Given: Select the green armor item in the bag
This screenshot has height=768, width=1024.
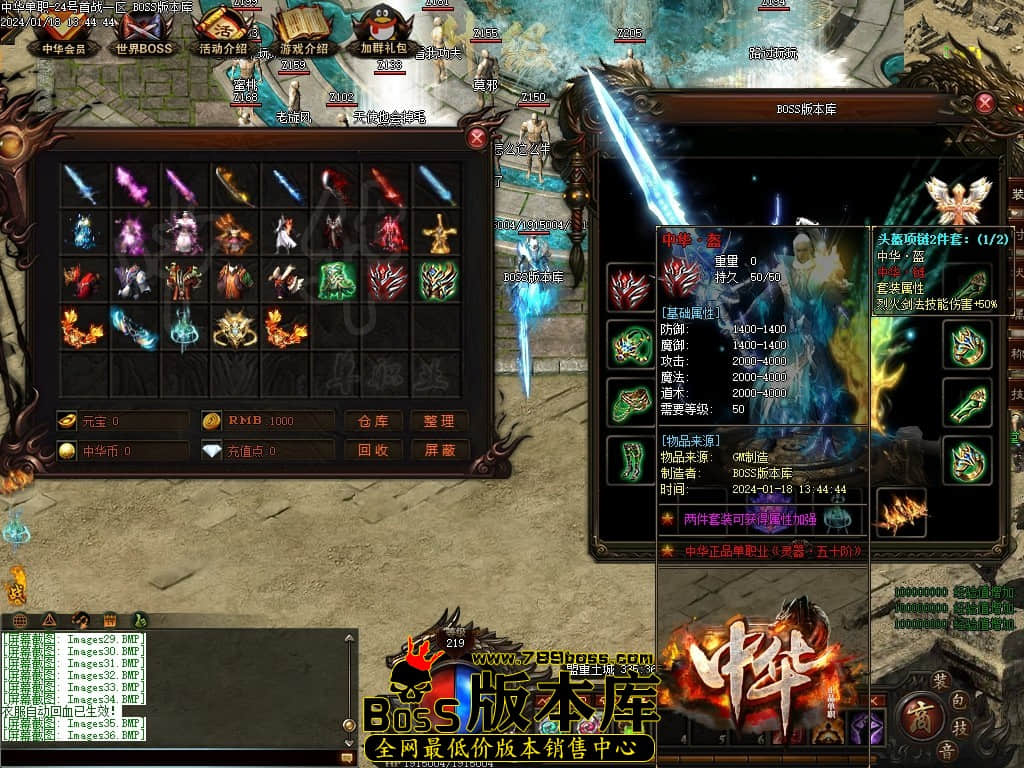Looking at the screenshot, I should [336, 281].
